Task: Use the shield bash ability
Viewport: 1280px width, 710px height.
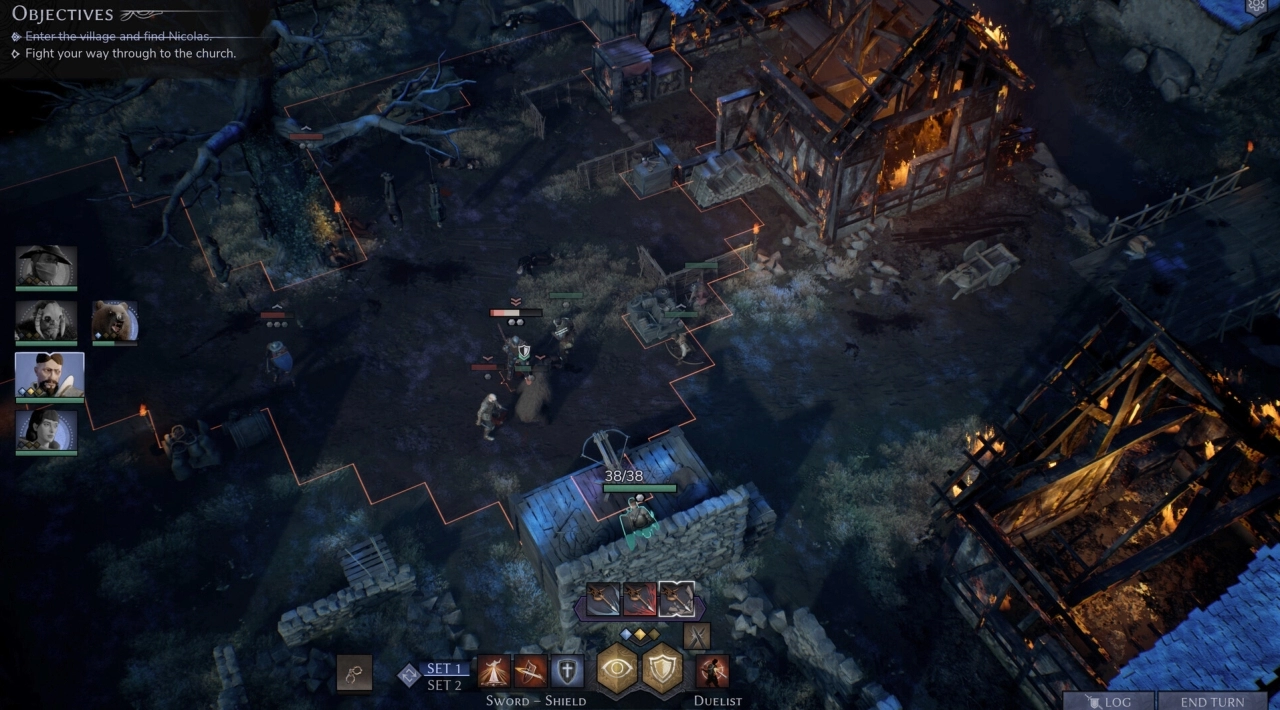Action: pyautogui.click(x=530, y=671)
